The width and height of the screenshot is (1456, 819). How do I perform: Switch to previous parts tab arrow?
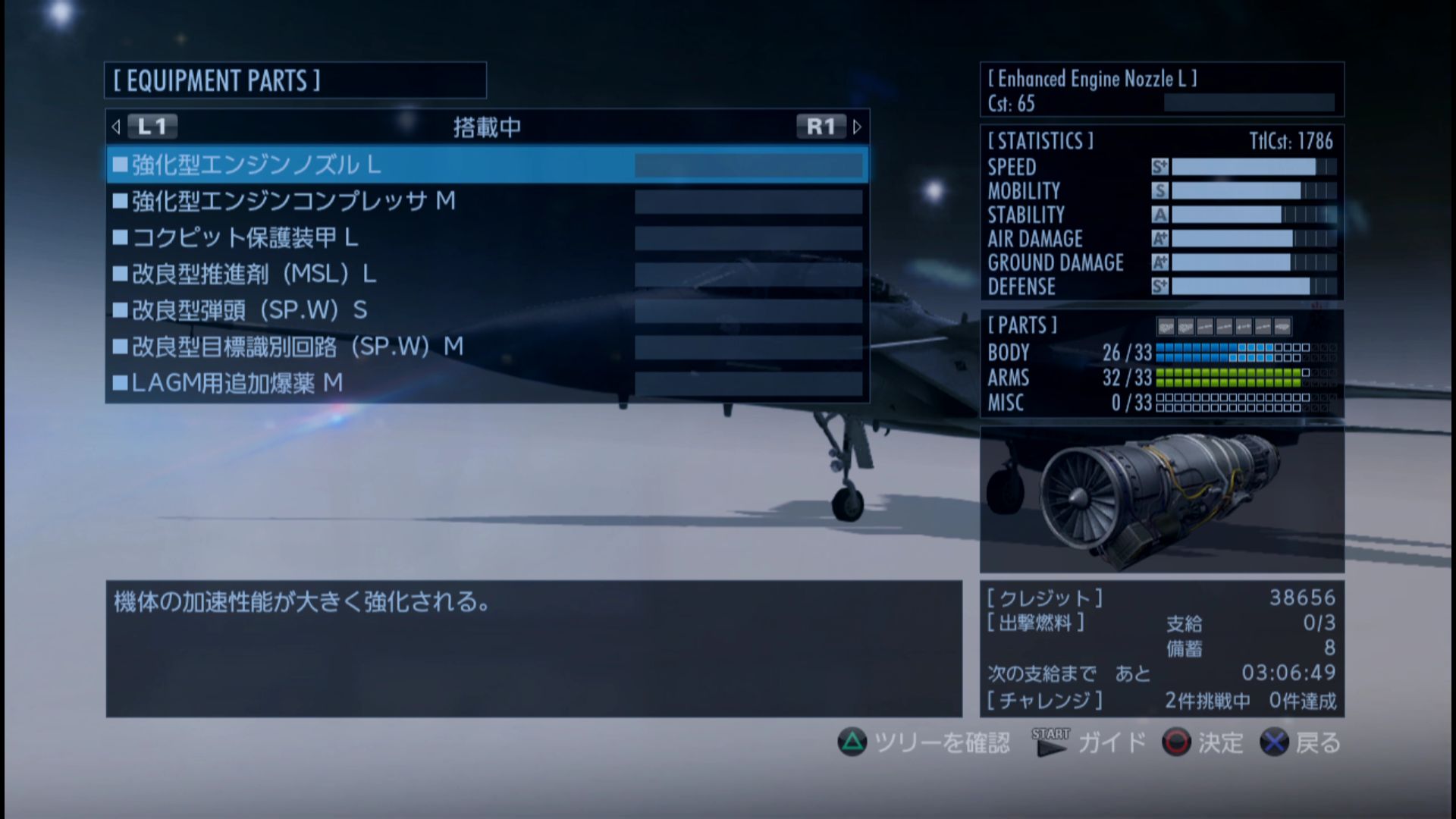tap(116, 127)
